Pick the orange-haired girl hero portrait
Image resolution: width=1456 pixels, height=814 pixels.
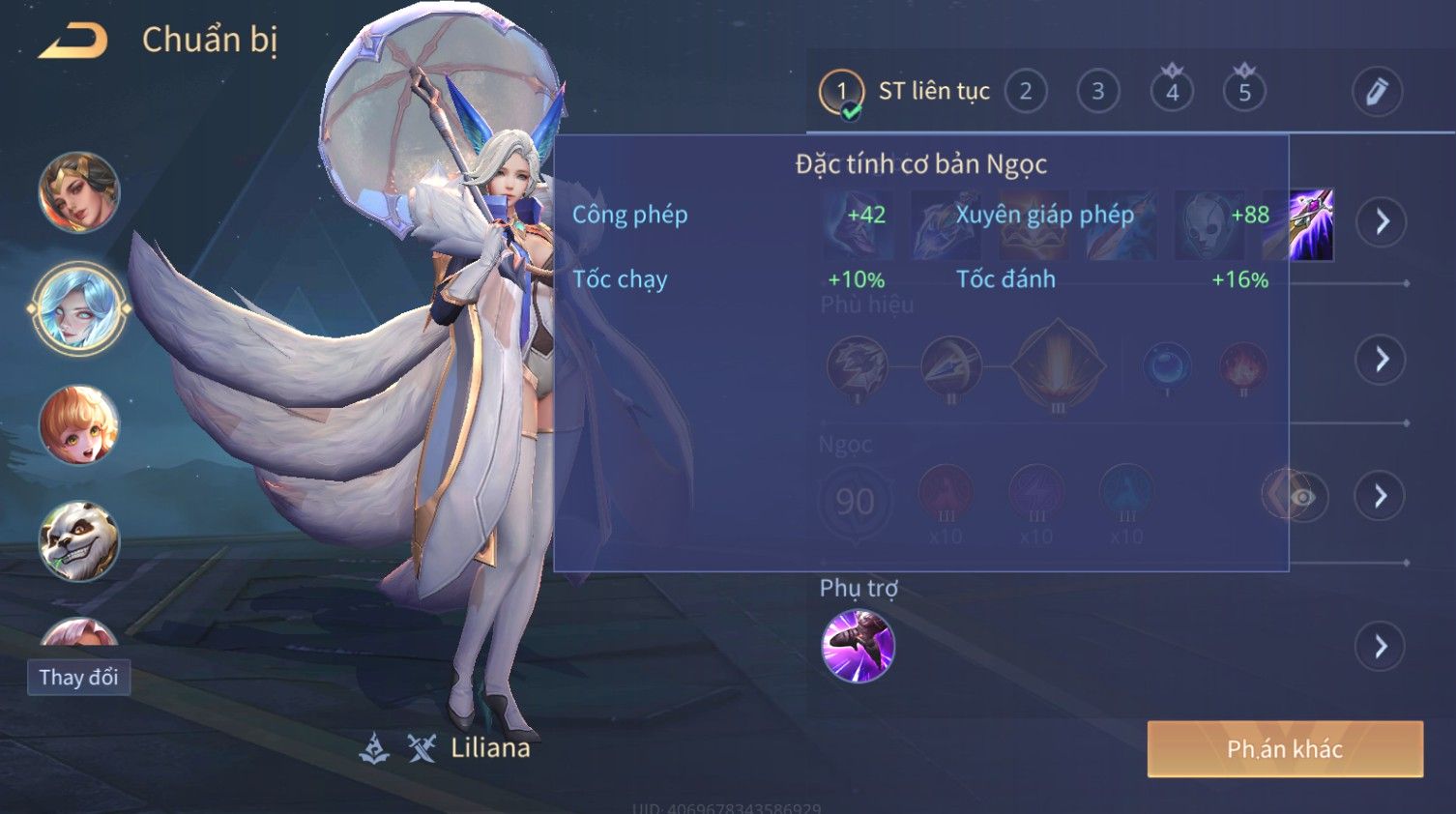tap(79, 425)
